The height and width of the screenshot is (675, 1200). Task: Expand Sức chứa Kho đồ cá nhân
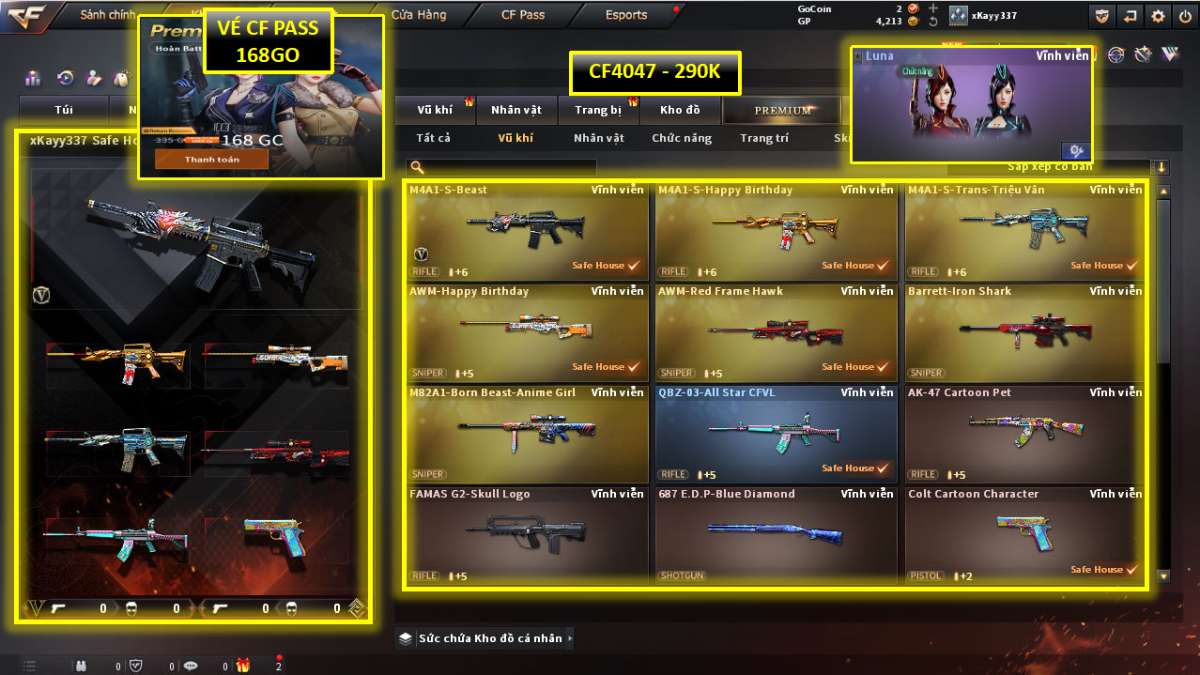[486, 638]
